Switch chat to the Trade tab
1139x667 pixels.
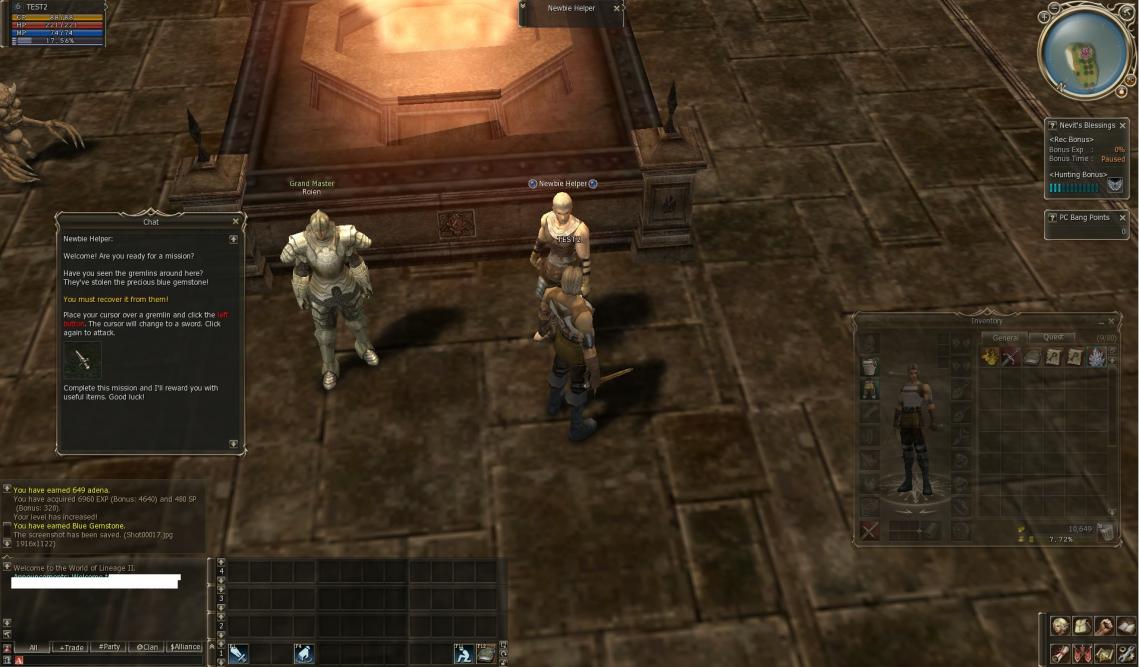(71, 647)
